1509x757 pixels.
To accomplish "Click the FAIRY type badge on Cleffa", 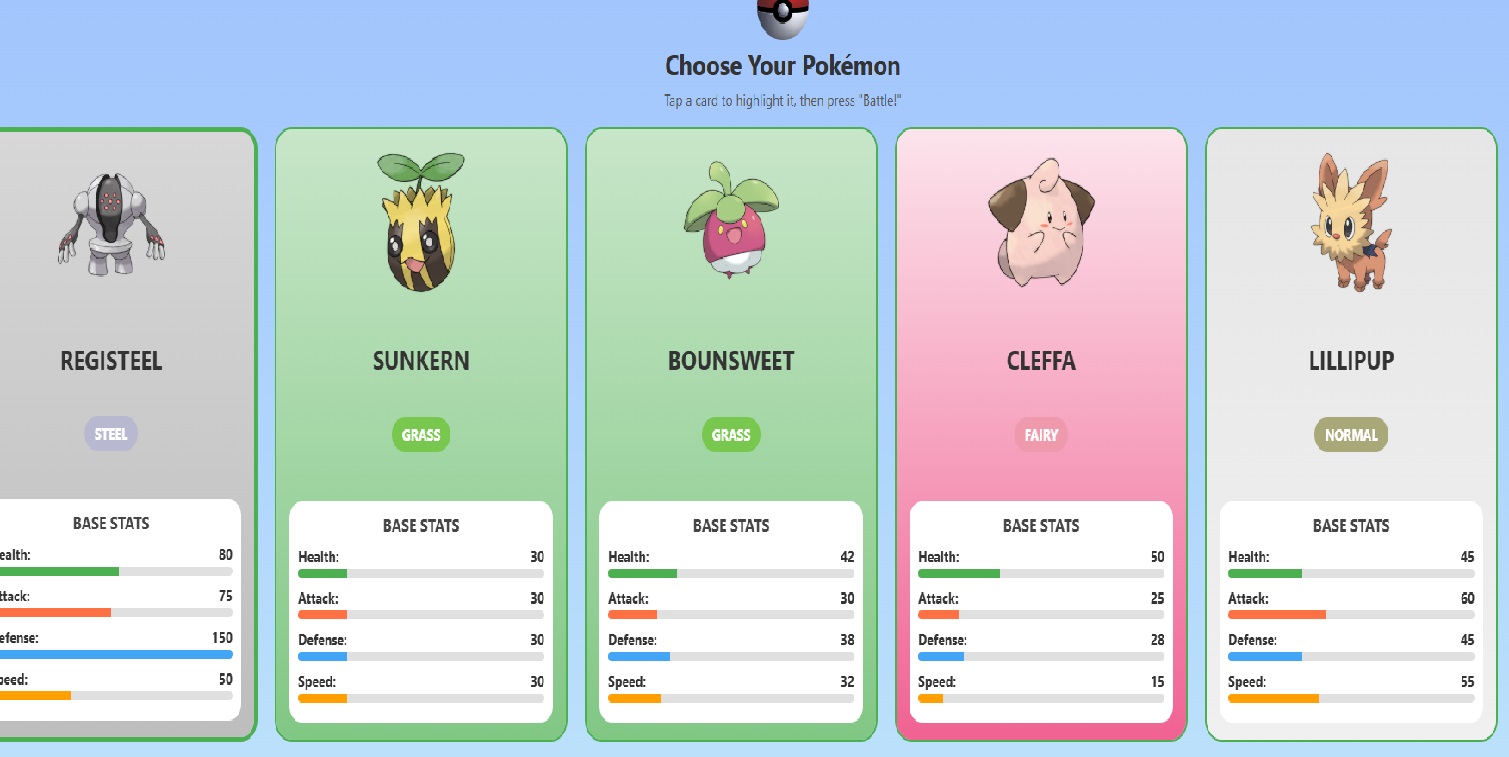I will [1040, 434].
